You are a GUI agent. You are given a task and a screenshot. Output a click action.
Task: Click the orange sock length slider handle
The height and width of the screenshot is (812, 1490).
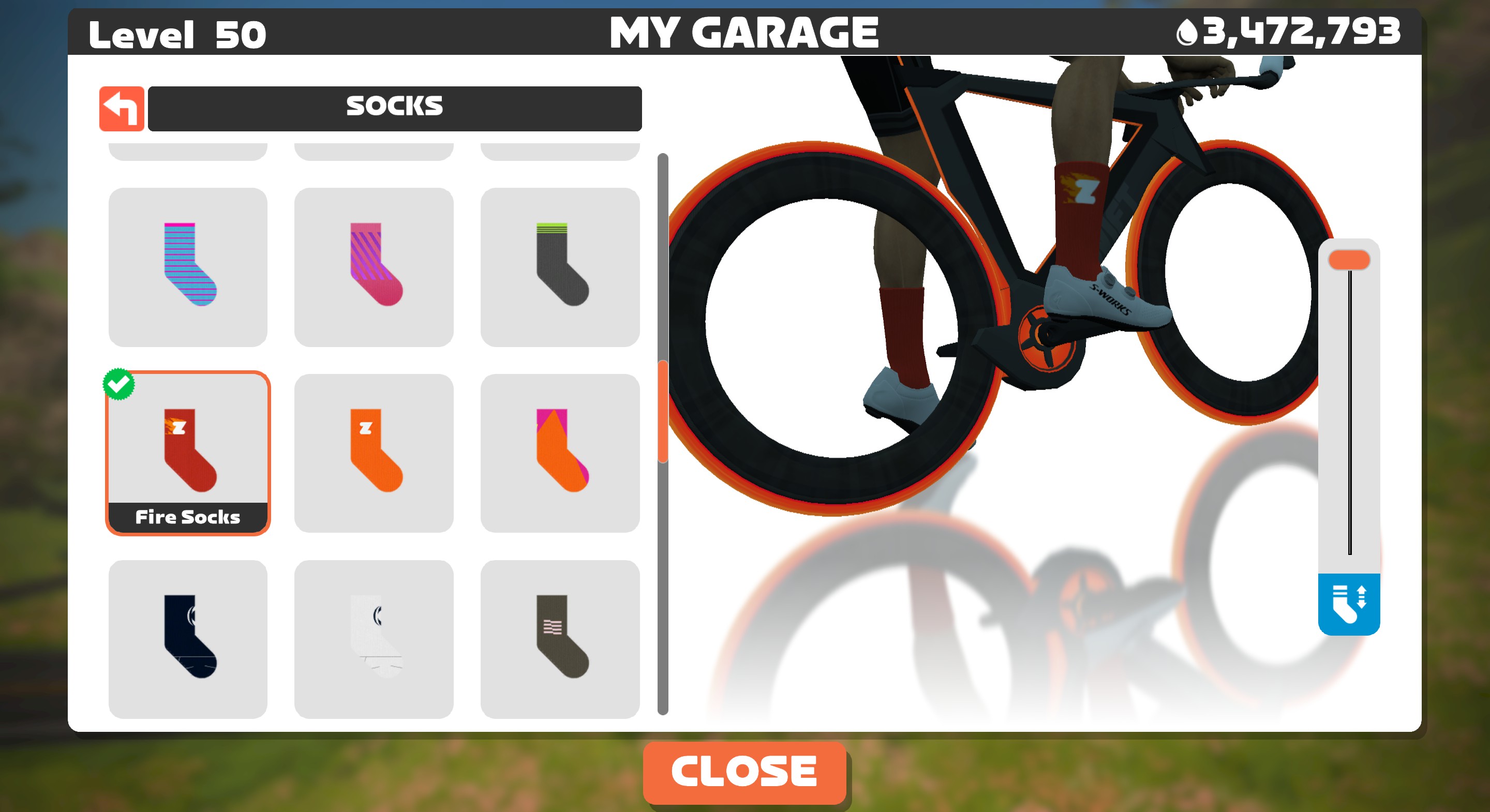tap(1349, 260)
